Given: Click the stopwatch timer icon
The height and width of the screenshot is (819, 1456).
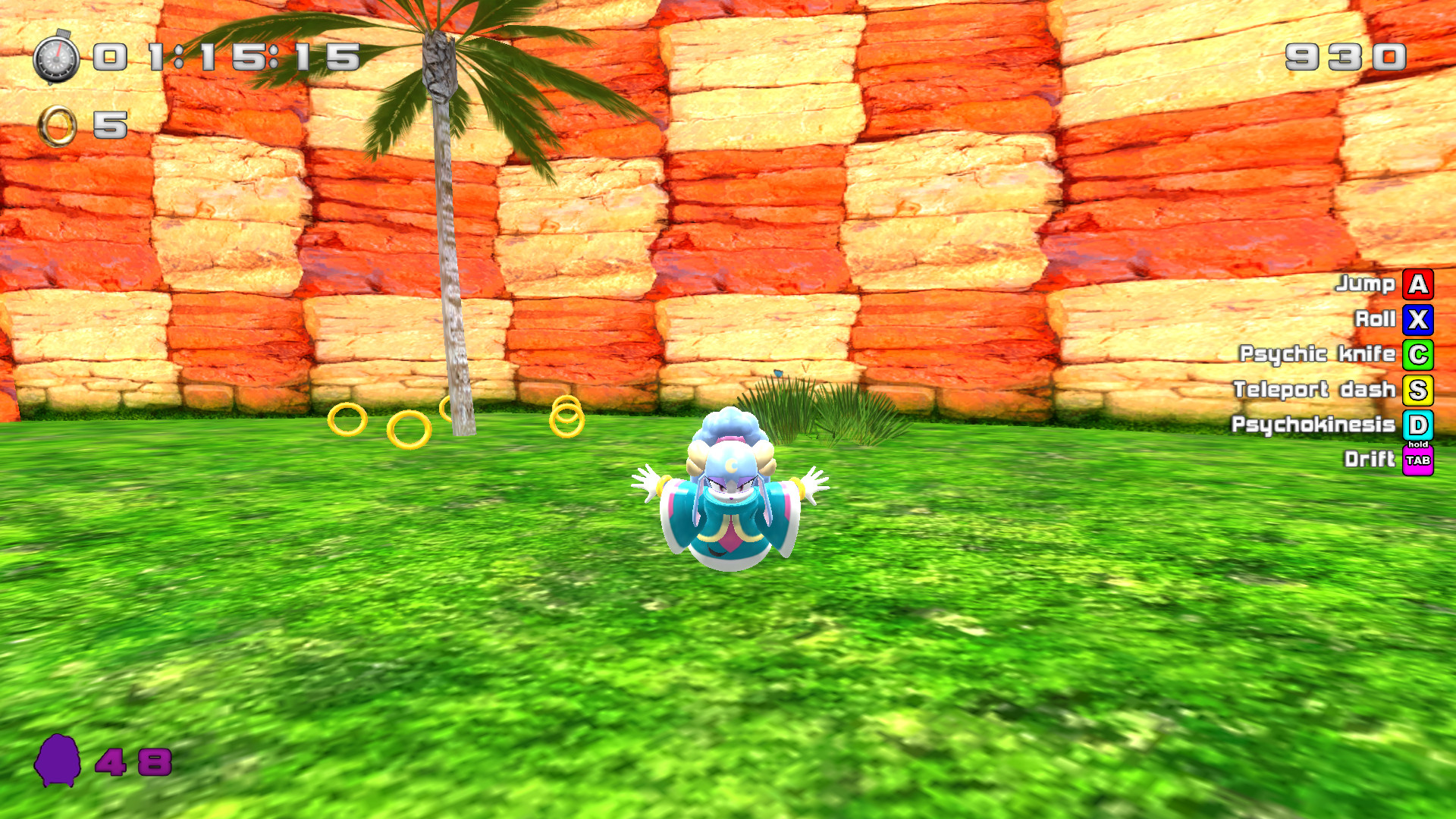Looking at the screenshot, I should pos(57,57).
